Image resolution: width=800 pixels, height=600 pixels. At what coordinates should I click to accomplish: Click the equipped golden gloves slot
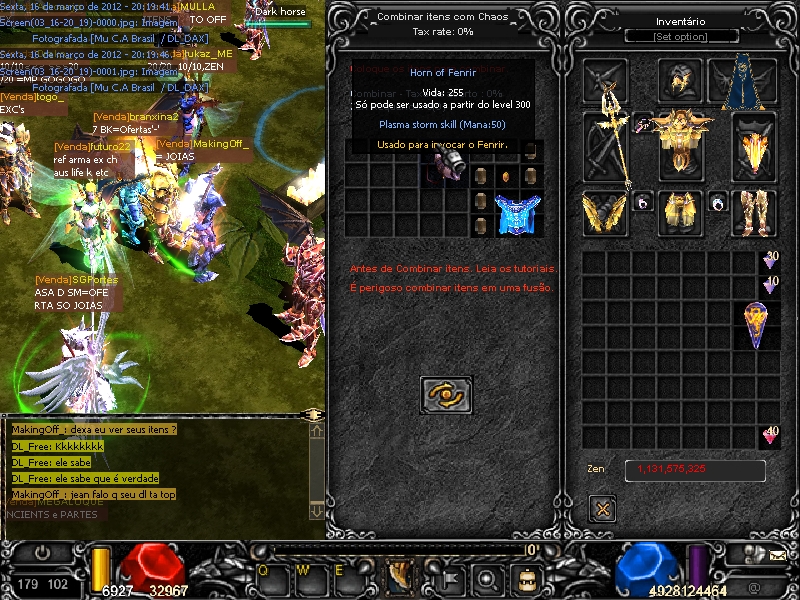pyautogui.click(x=605, y=212)
